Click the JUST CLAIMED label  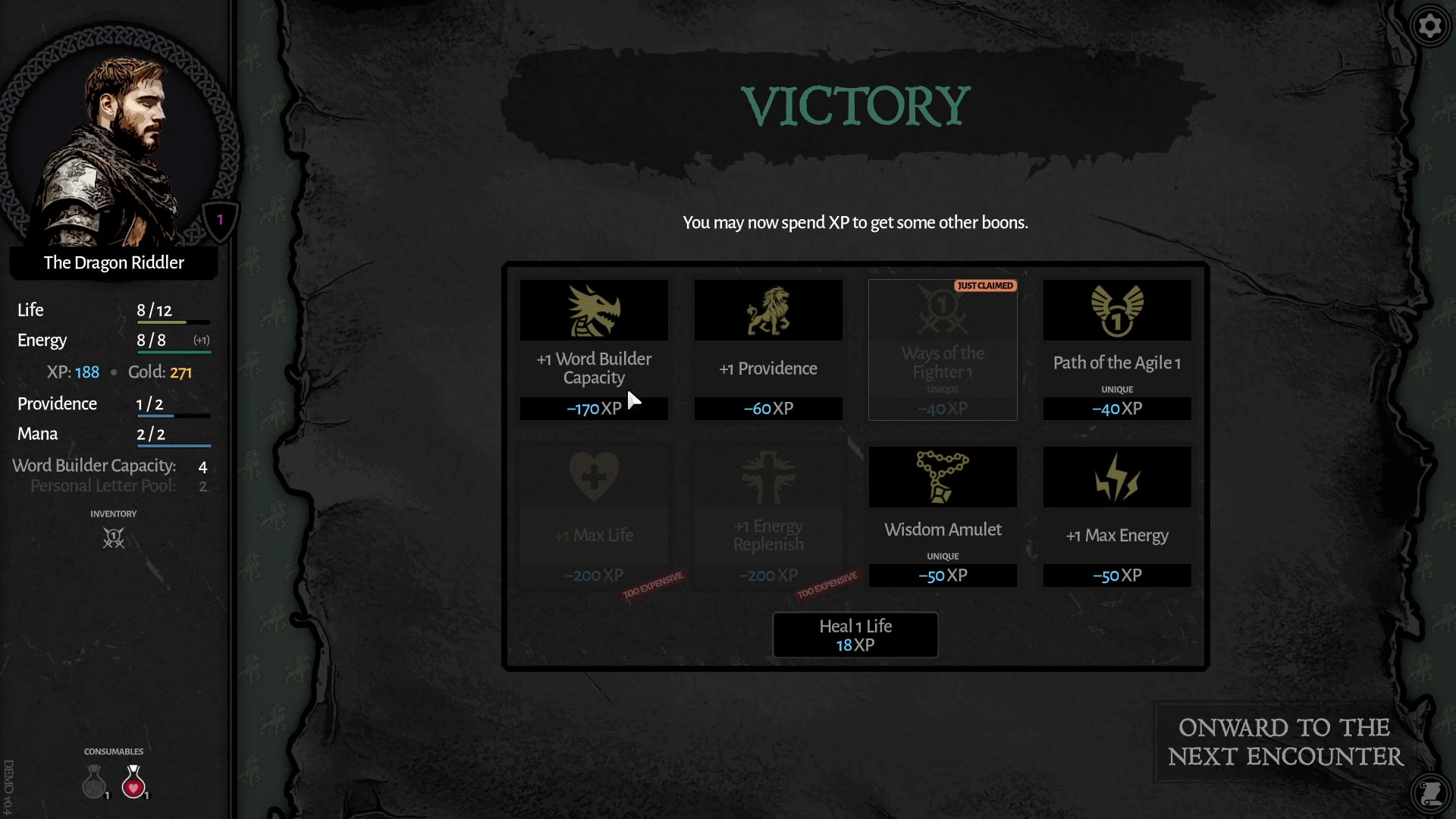985,286
